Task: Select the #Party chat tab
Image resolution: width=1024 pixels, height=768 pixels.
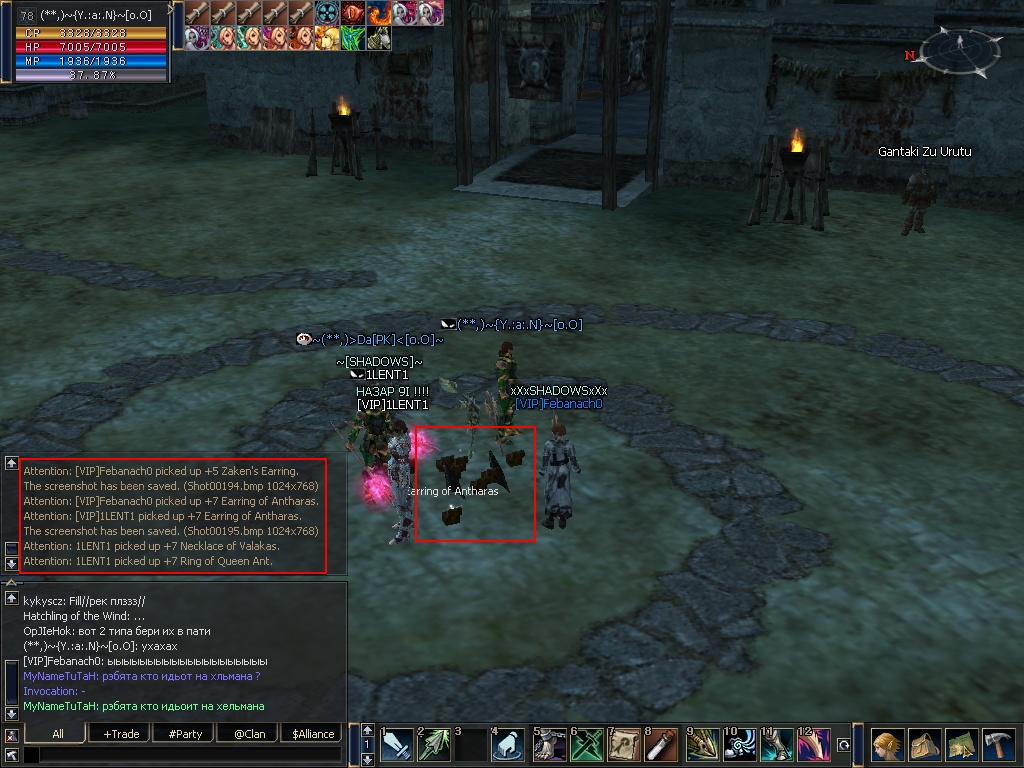Action: point(185,734)
